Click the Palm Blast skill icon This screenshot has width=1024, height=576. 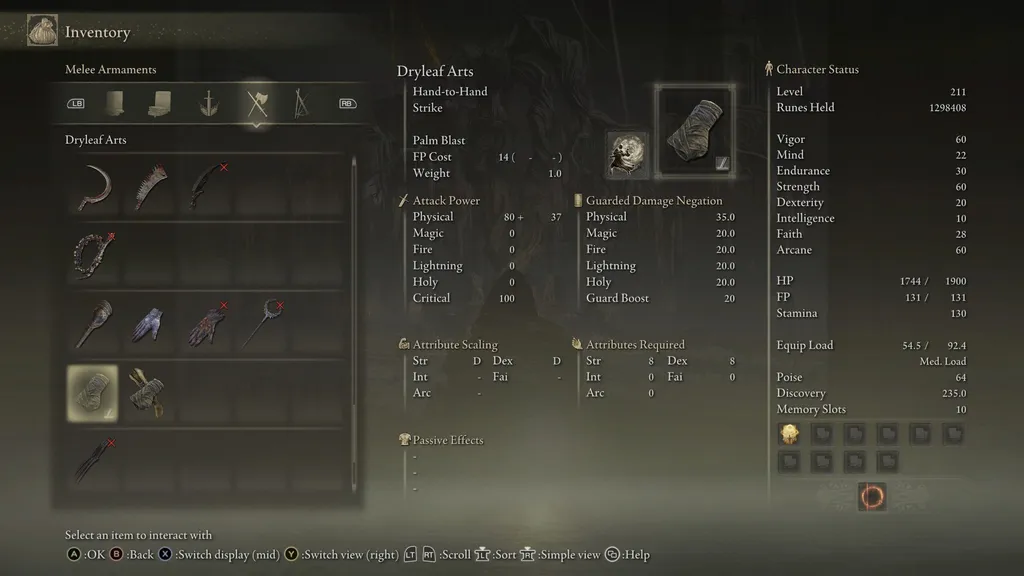pyautogui.click(x=627, y=155)
